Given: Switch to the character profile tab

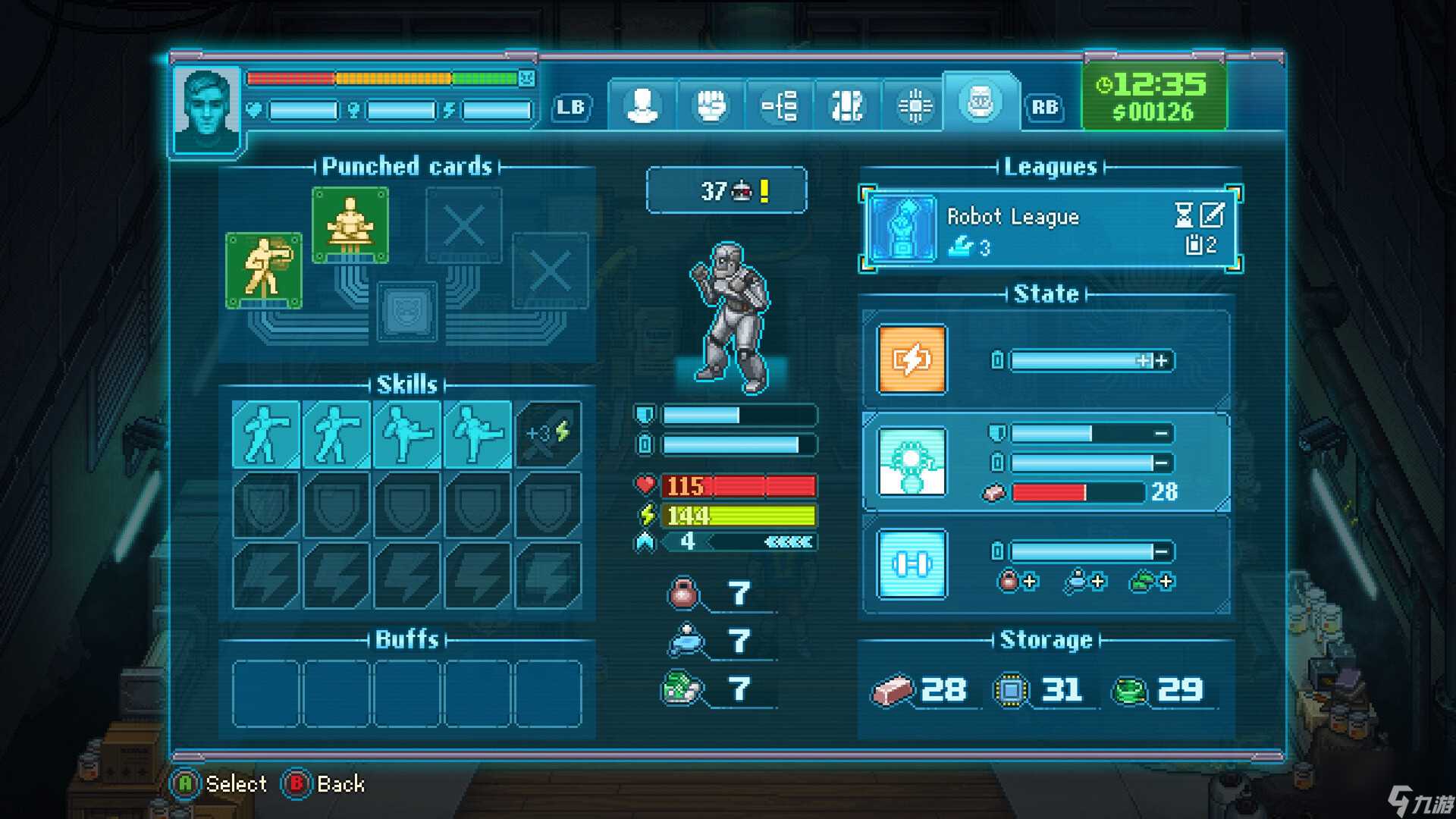Looking at the screenshot, I should point(642,105).
